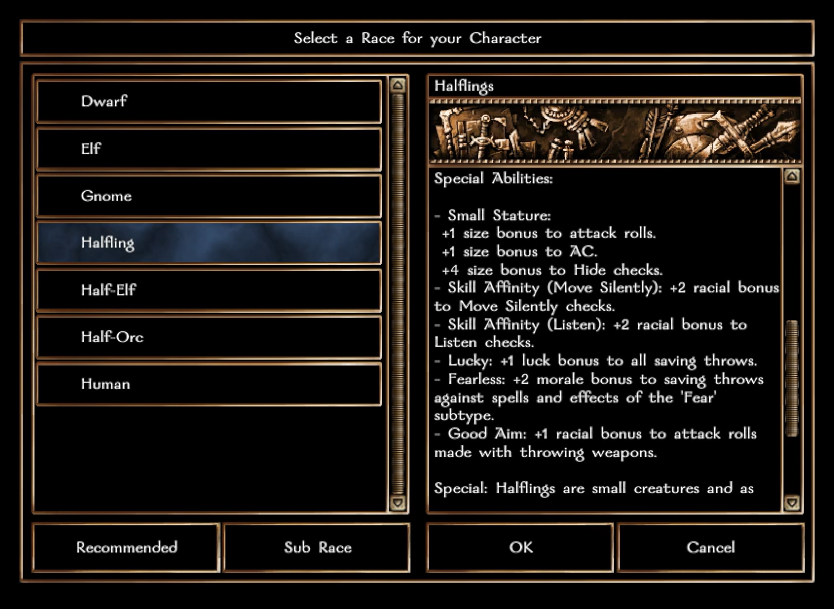Click the description panel's scroll-up arrow
The width and height of the screenshot is (834, 609).
792,177
